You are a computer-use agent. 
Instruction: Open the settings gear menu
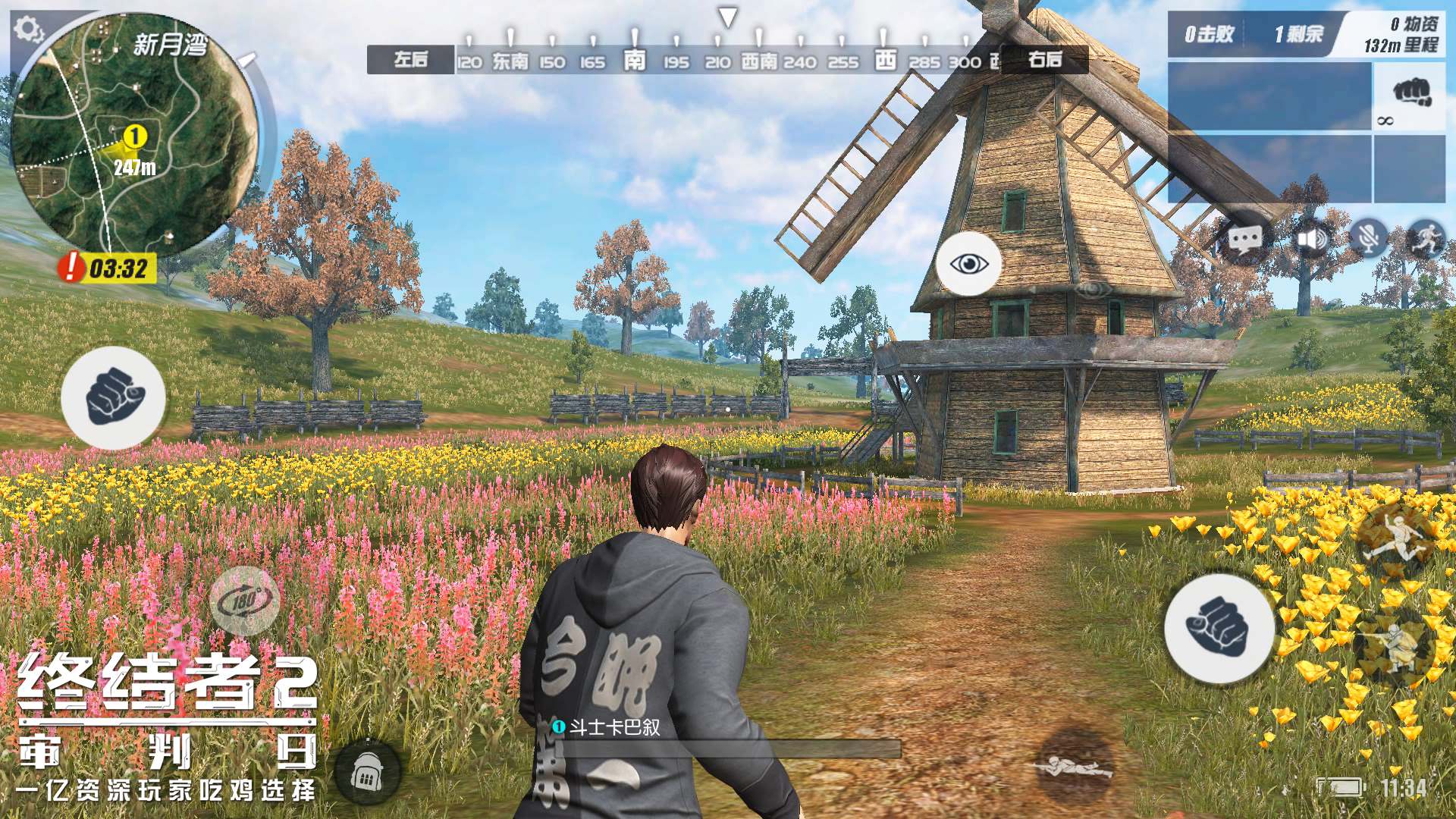(x=29, y=30)
